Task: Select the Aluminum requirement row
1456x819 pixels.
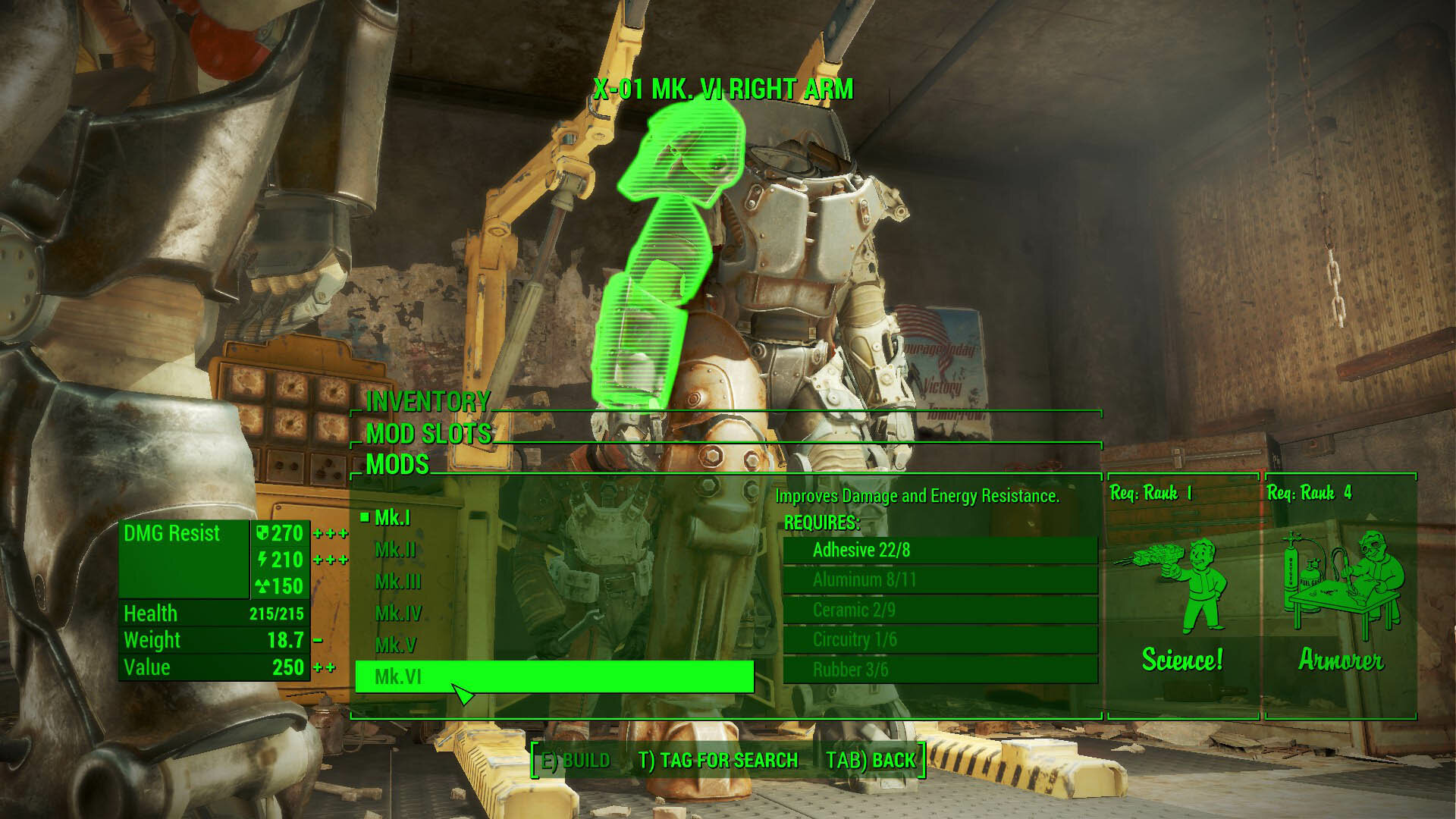Action: 940,580
